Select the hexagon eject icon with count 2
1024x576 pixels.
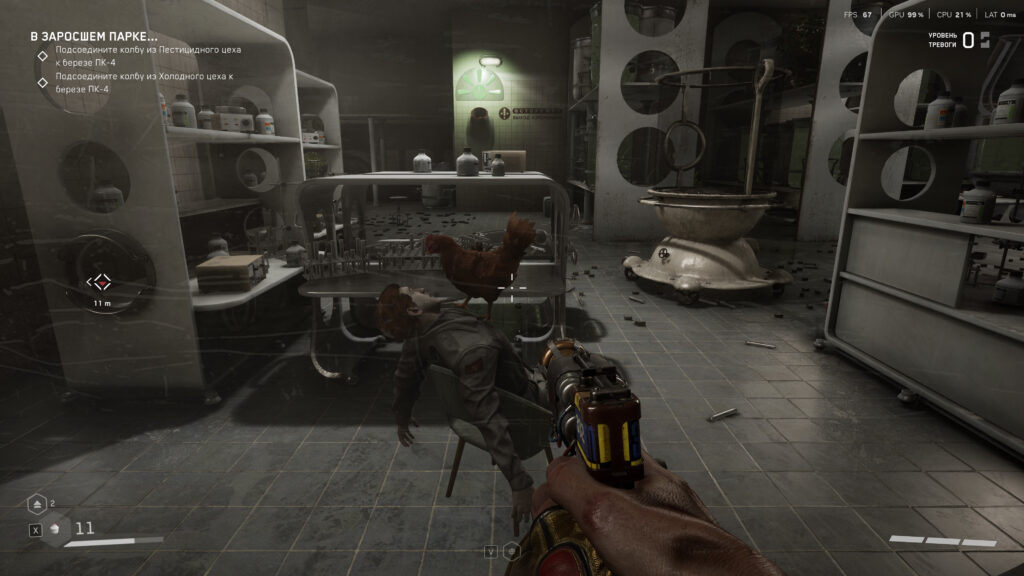click(x=36, y=504)
